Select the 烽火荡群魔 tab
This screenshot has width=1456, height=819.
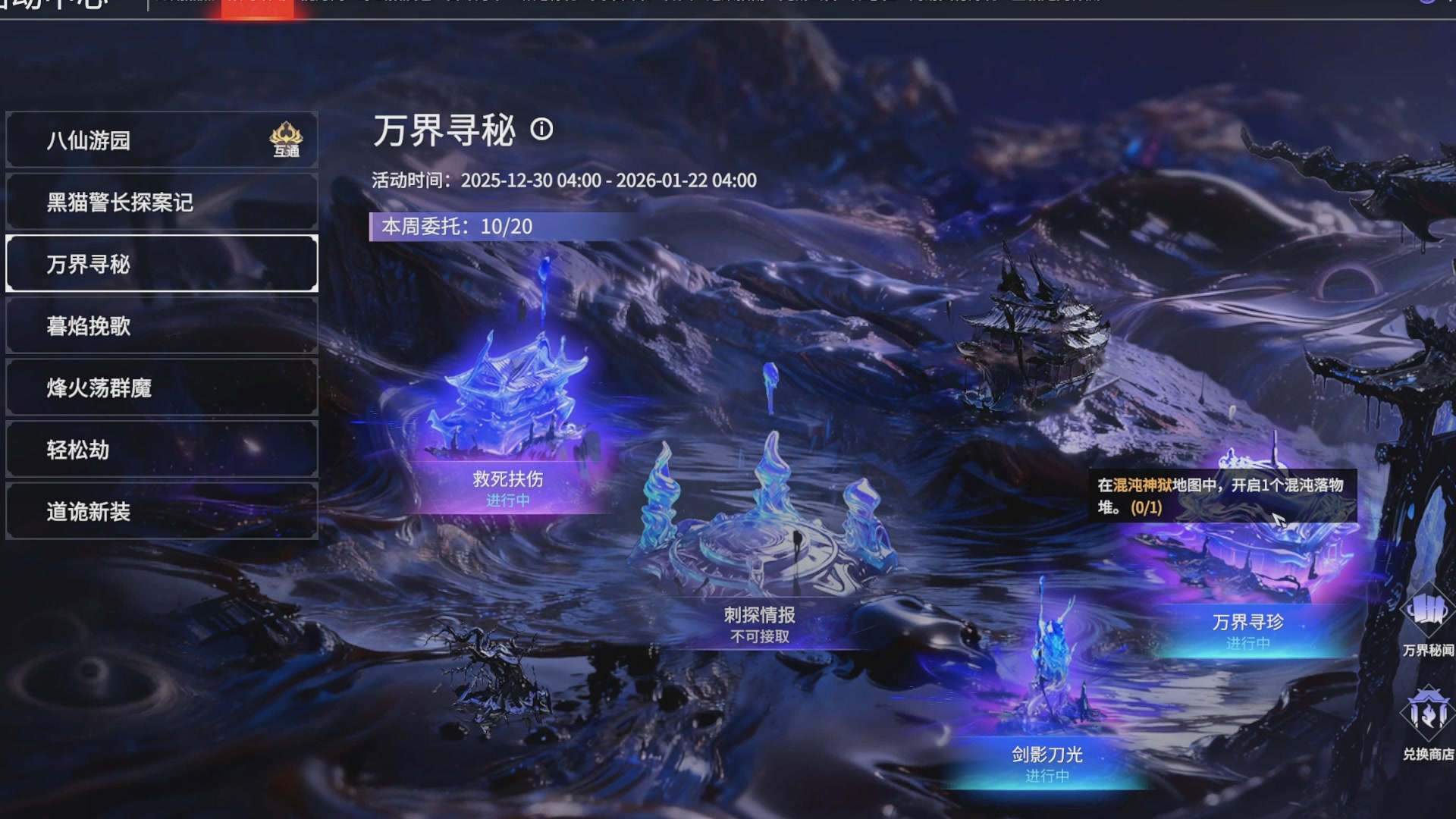coord(162,388)
